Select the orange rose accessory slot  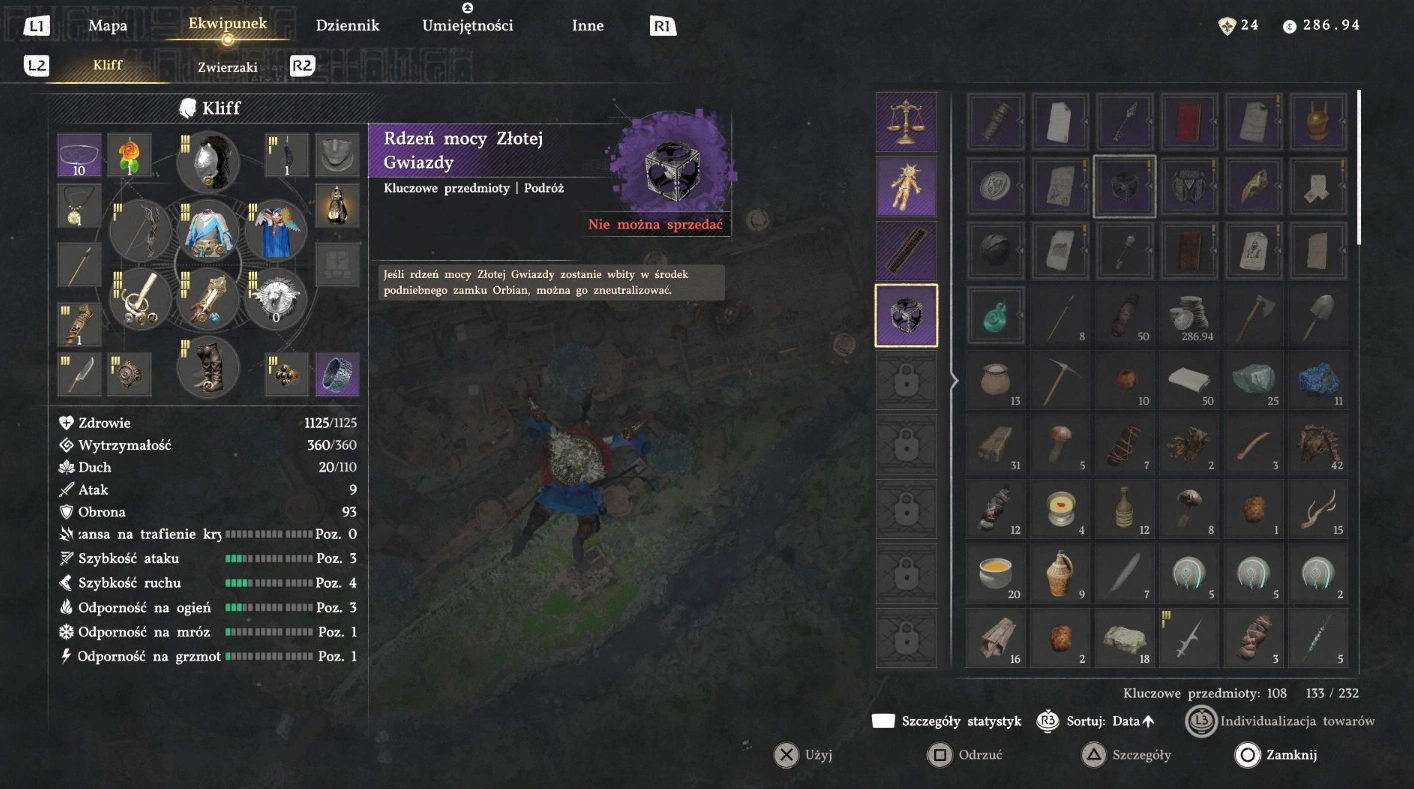[130, 155]
